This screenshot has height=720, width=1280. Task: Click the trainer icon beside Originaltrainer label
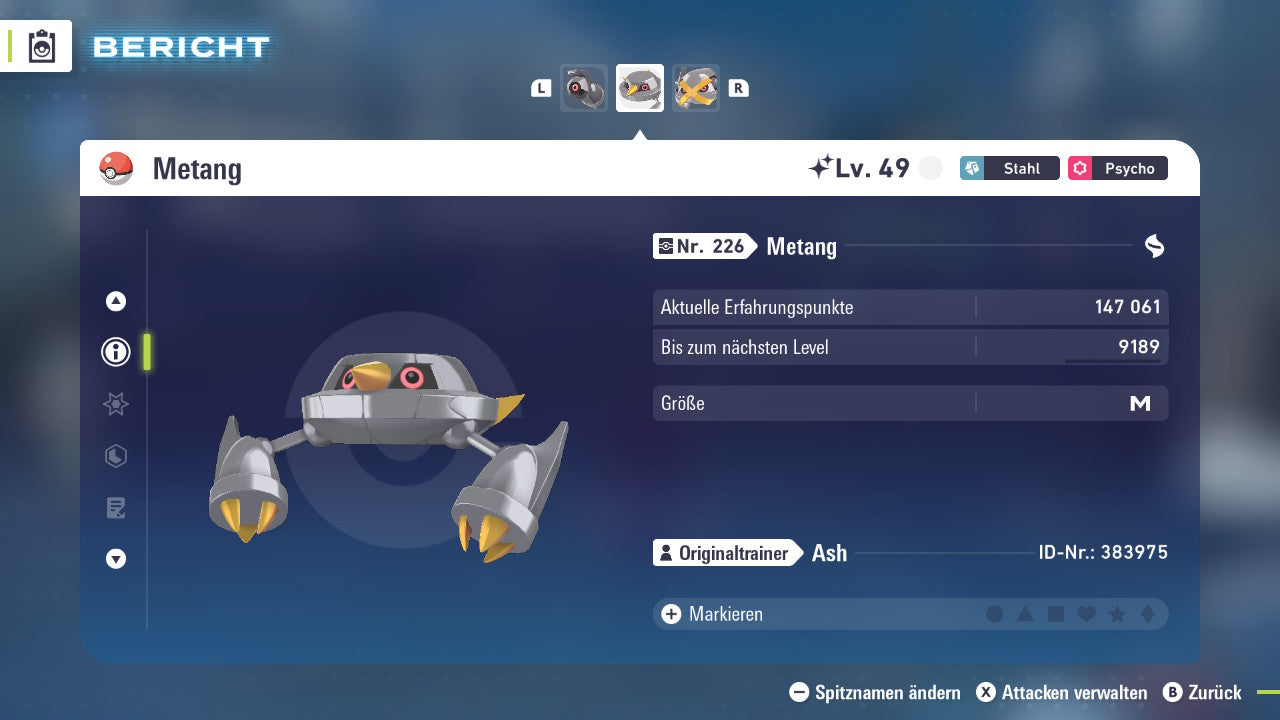666,552
